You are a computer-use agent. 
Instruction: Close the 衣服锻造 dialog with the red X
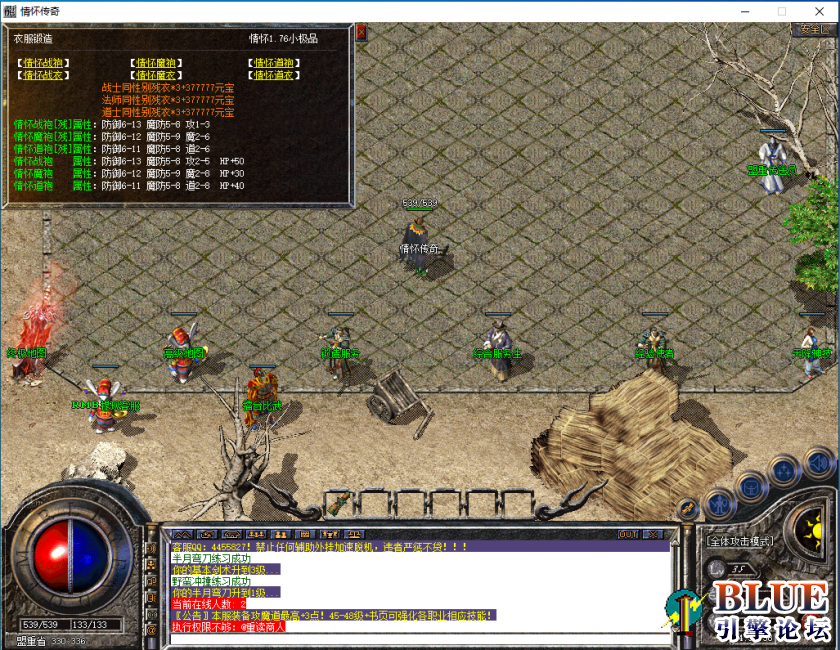click(x=361, y=32)
